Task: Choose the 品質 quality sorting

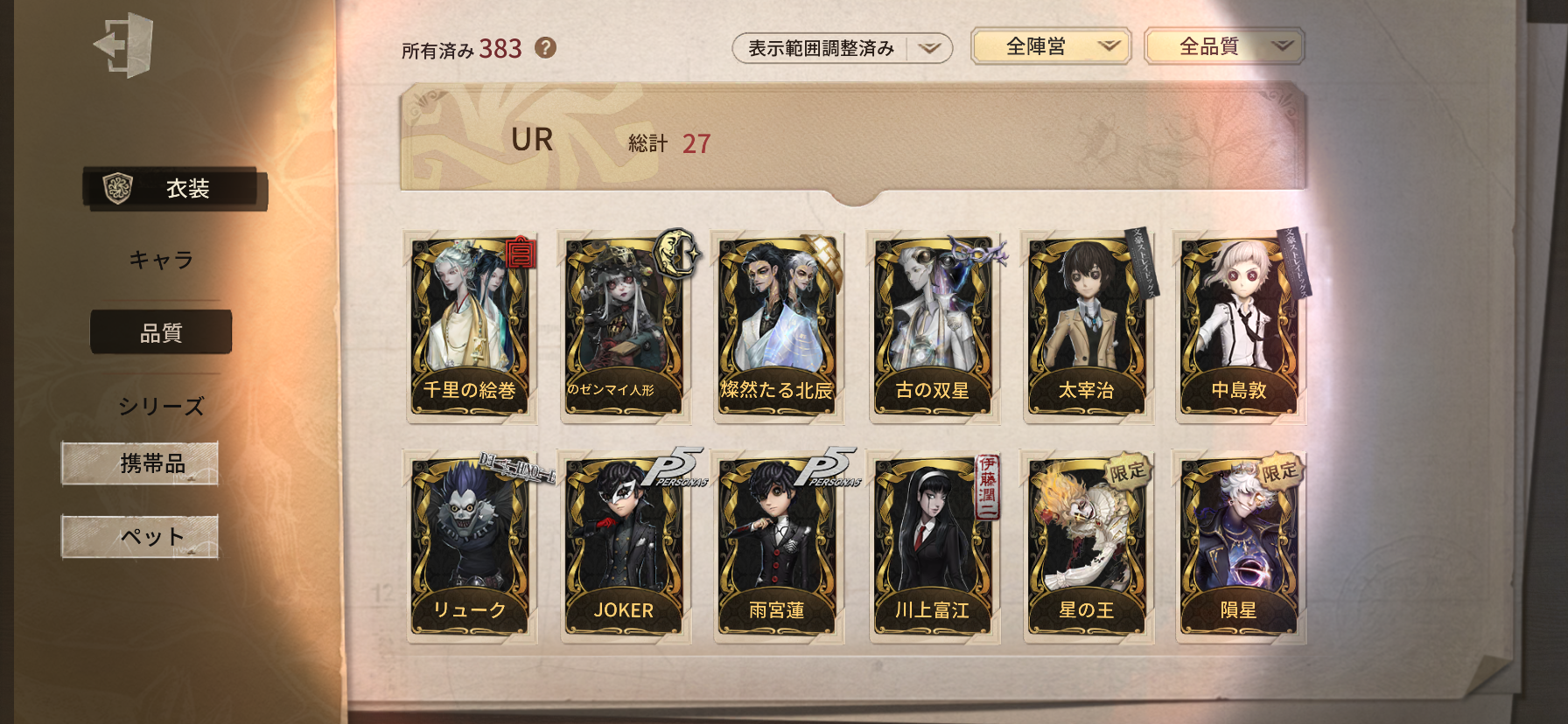Action: coord(161,332)
